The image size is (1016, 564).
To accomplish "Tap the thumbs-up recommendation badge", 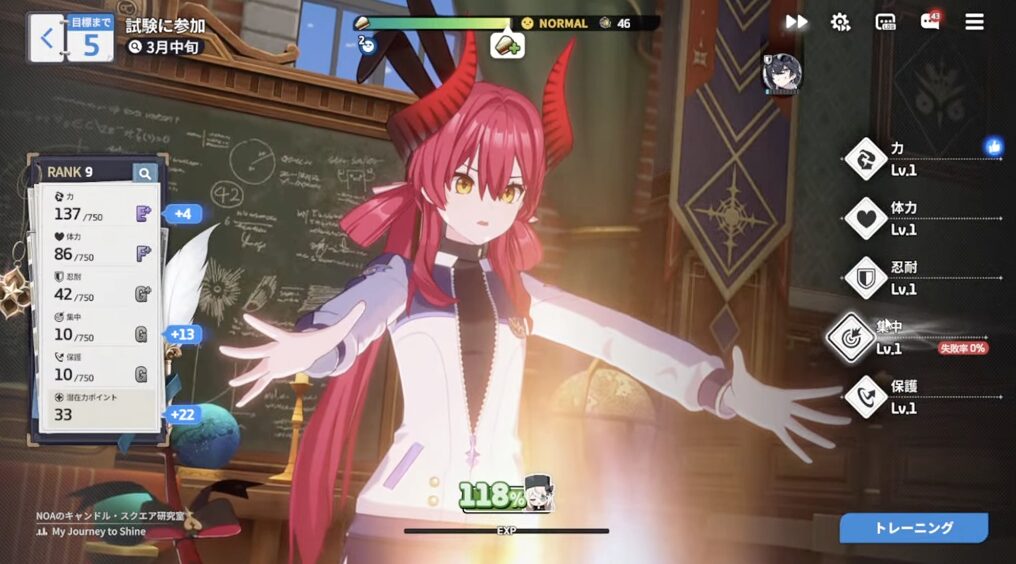I will [x=993, y=147].
